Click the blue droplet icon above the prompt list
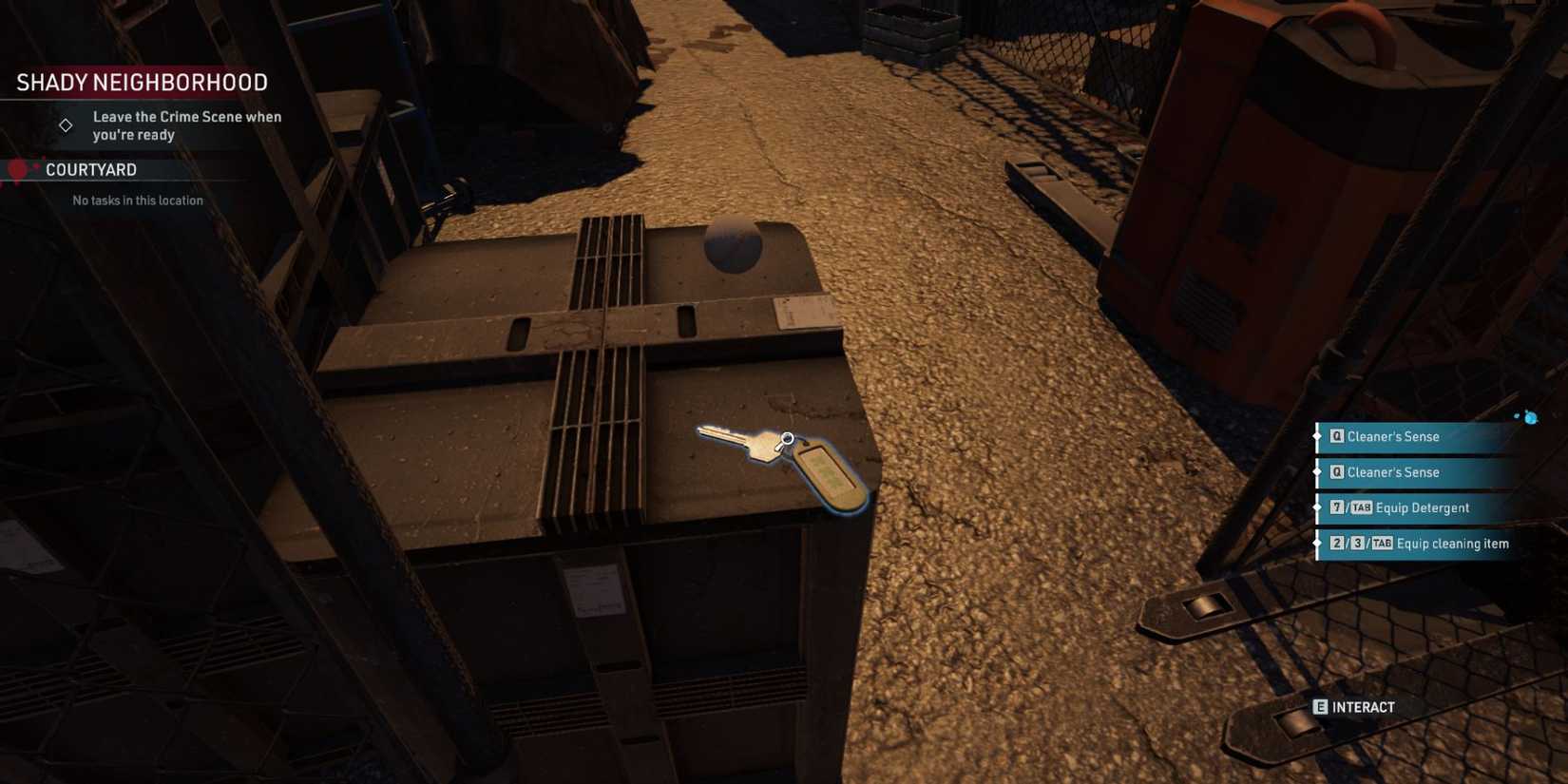The width and height of the screenshot is (1568, 784). (x=1530, y=416)
